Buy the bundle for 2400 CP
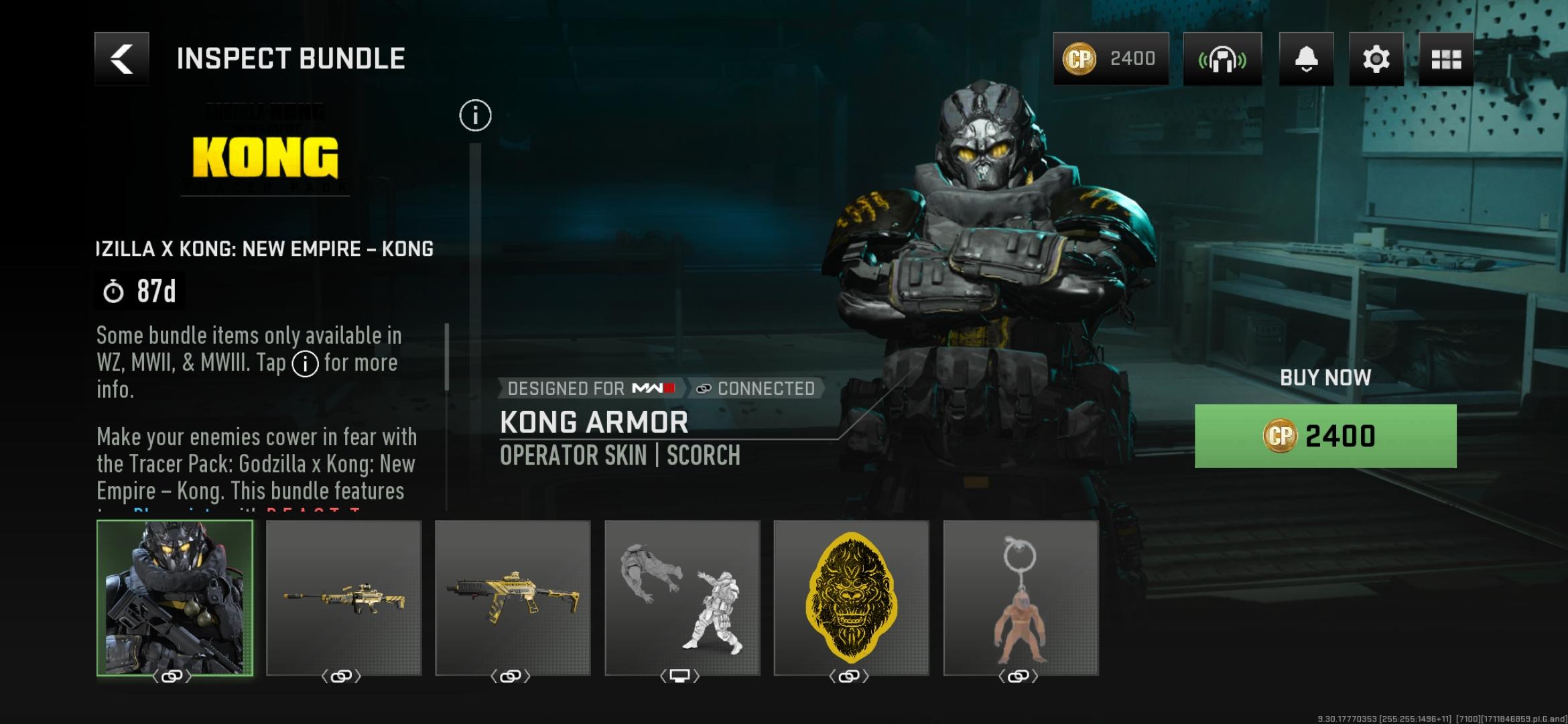1568x724 pixels. [1325, 436]
